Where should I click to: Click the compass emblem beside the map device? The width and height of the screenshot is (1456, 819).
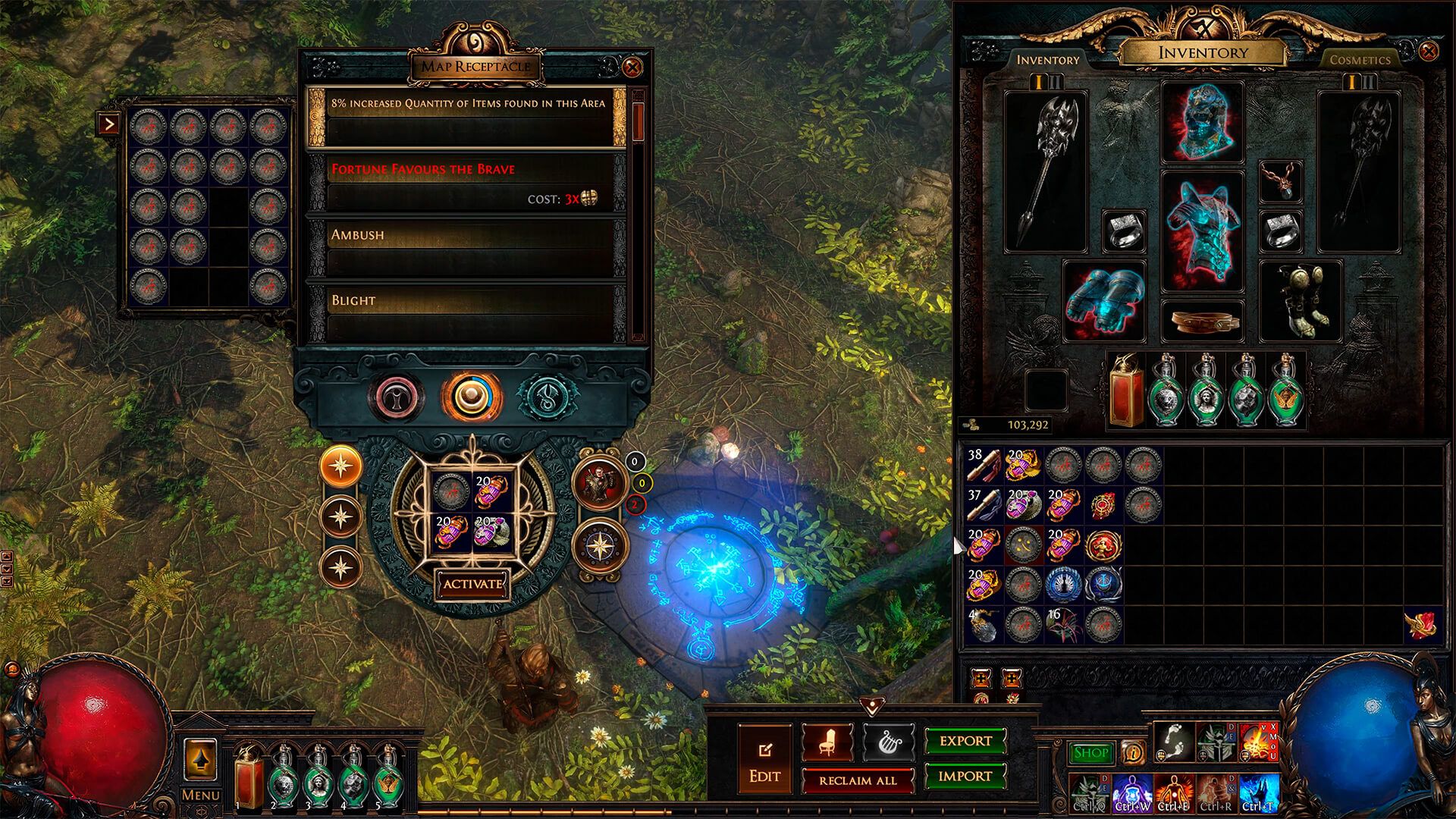[600, 544]
